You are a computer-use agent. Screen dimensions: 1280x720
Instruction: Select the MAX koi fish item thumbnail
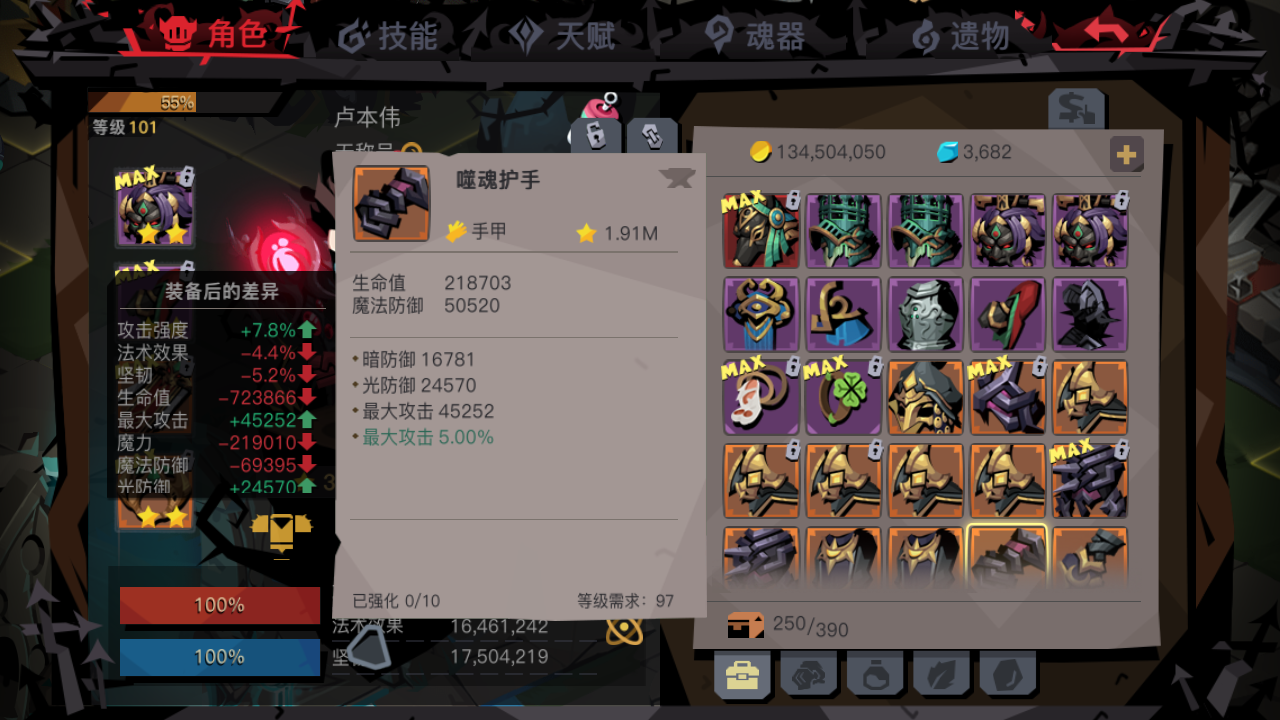click(760, 397)
